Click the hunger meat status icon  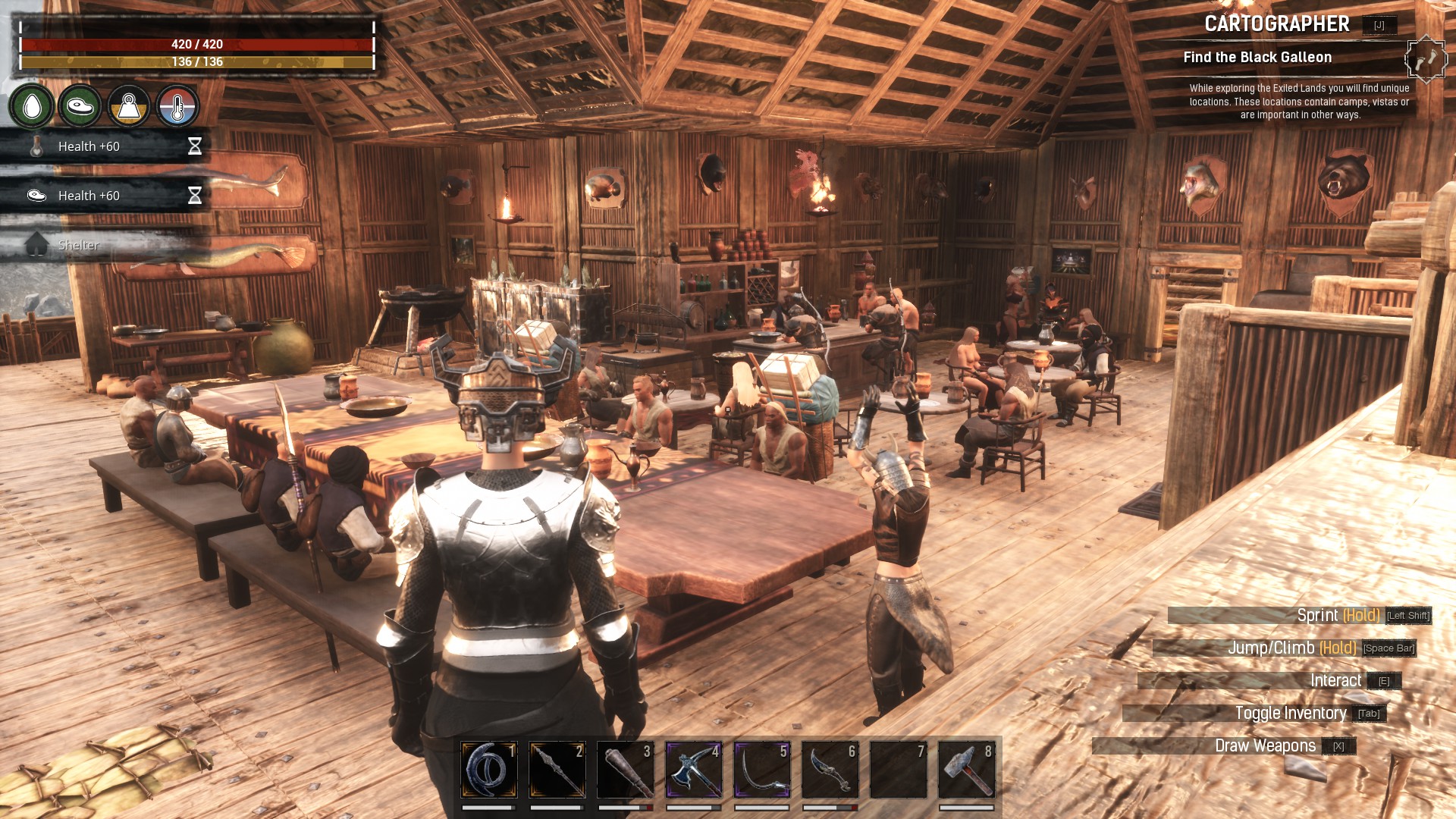pos(80,106)
